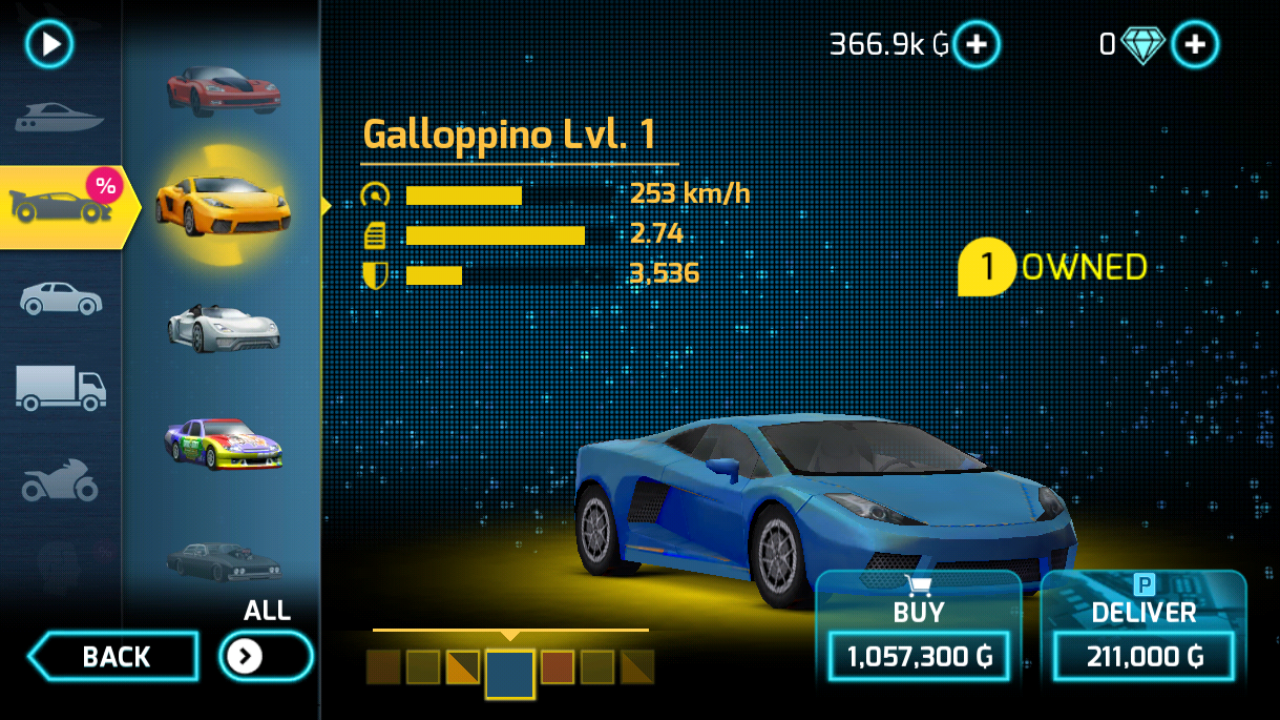Click the play arrow icon button
Image resolution: width=1280 pixels, height=720 pixels.
click(50, 44)
